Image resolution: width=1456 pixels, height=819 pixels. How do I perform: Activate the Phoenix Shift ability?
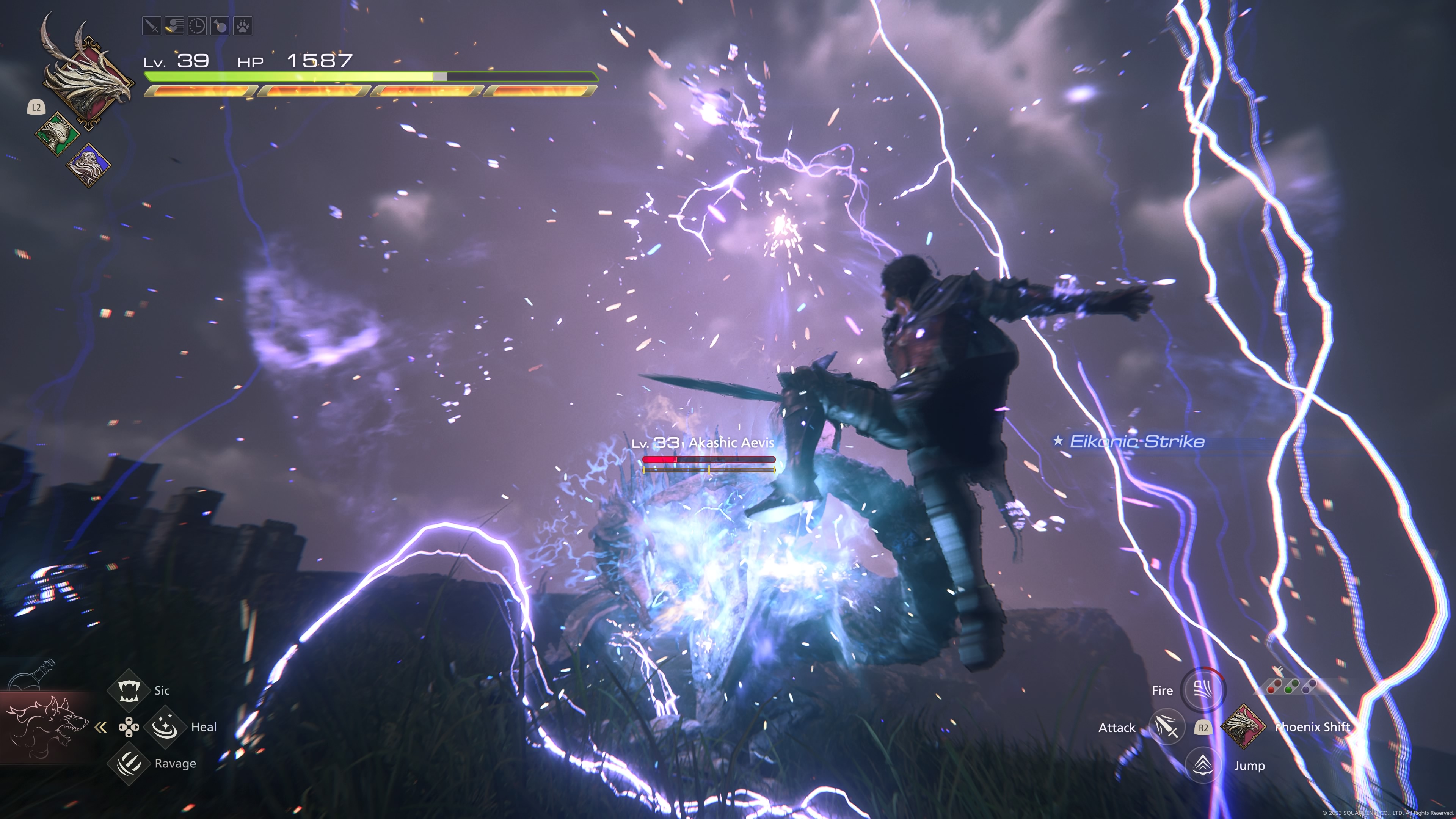click(x=1243, y=726)
